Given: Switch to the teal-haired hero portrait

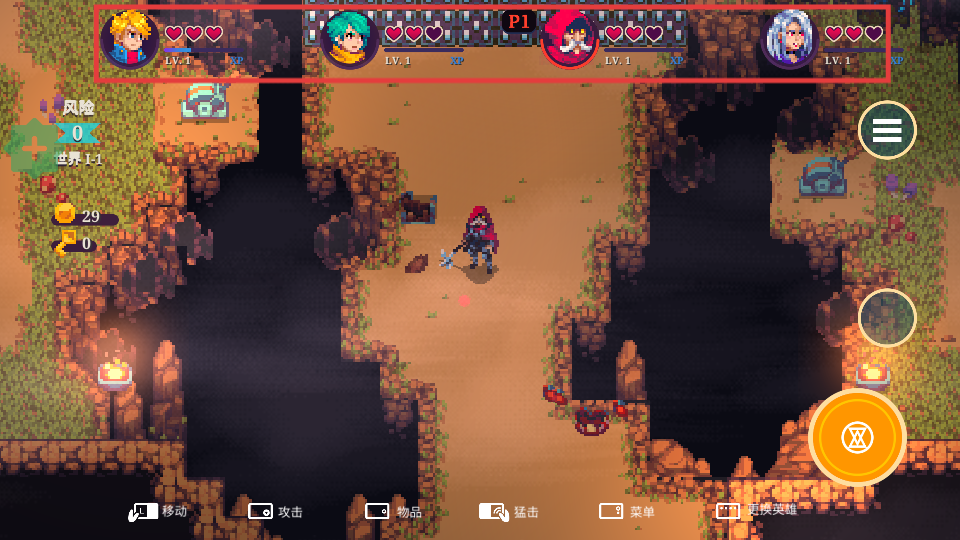Looking at the screenshot, I should point(350,40).
